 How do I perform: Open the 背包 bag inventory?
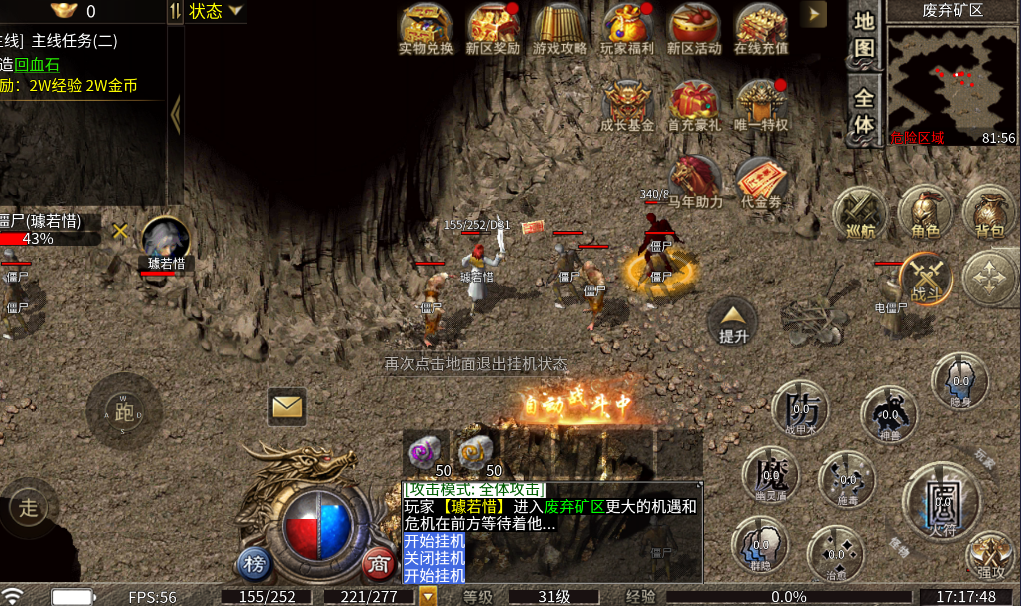tap(988, 212)
